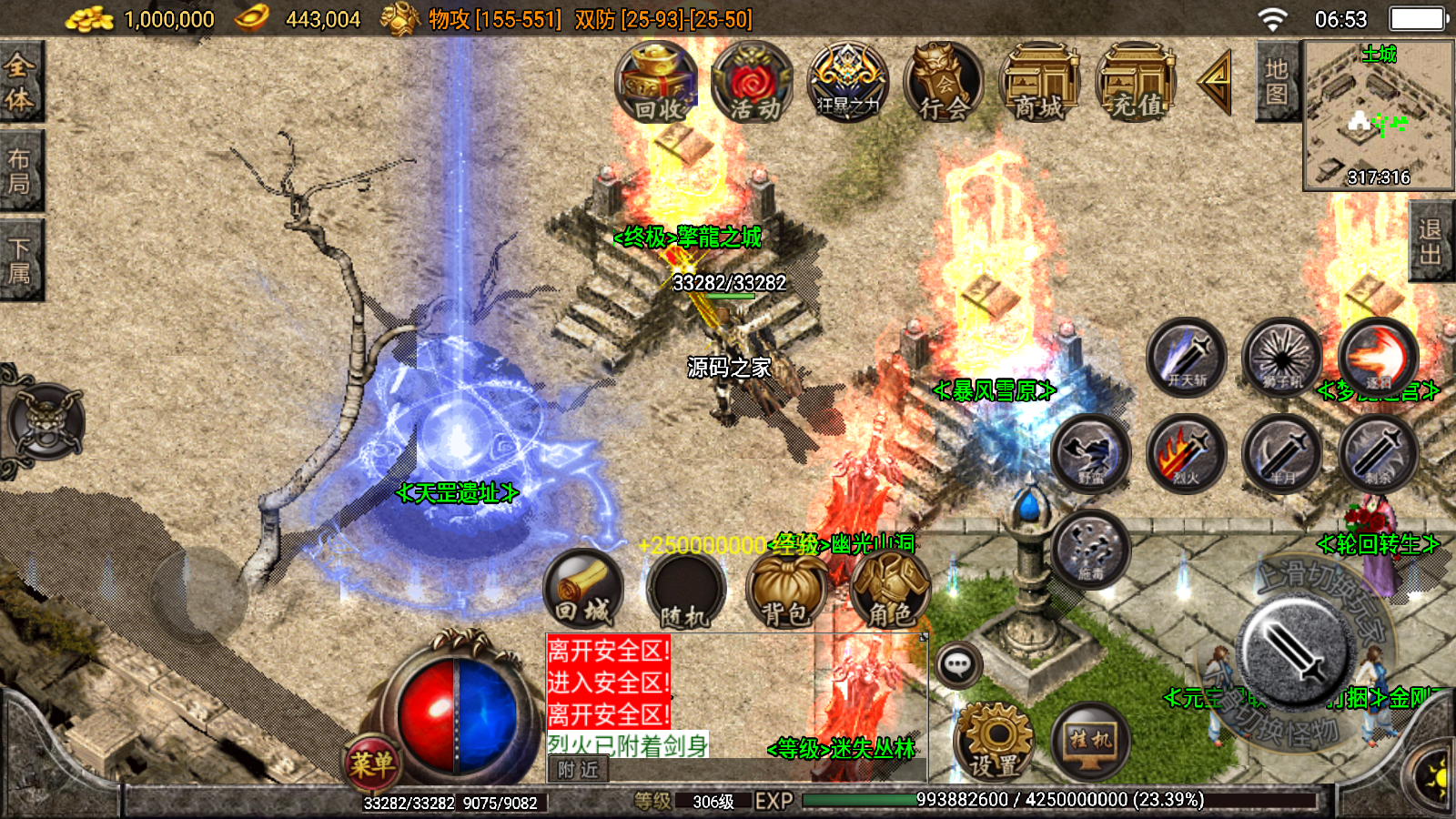Screen dimensions: 1456x819
Task: Activate the 烈火 flaming sword skill
Action: (1186, 453)
